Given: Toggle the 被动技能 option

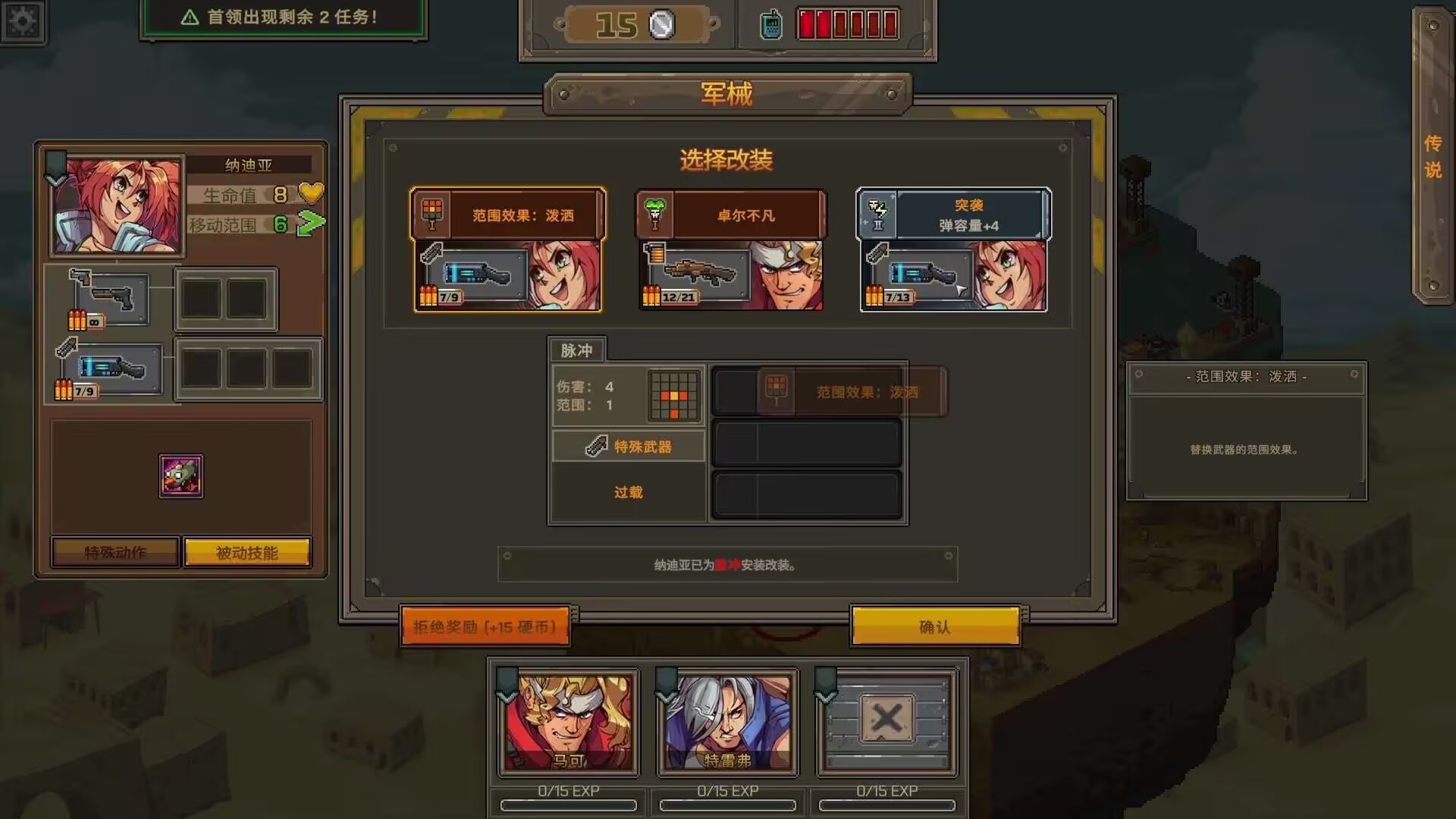Looking at the screenshot, I should click(246, 551).
